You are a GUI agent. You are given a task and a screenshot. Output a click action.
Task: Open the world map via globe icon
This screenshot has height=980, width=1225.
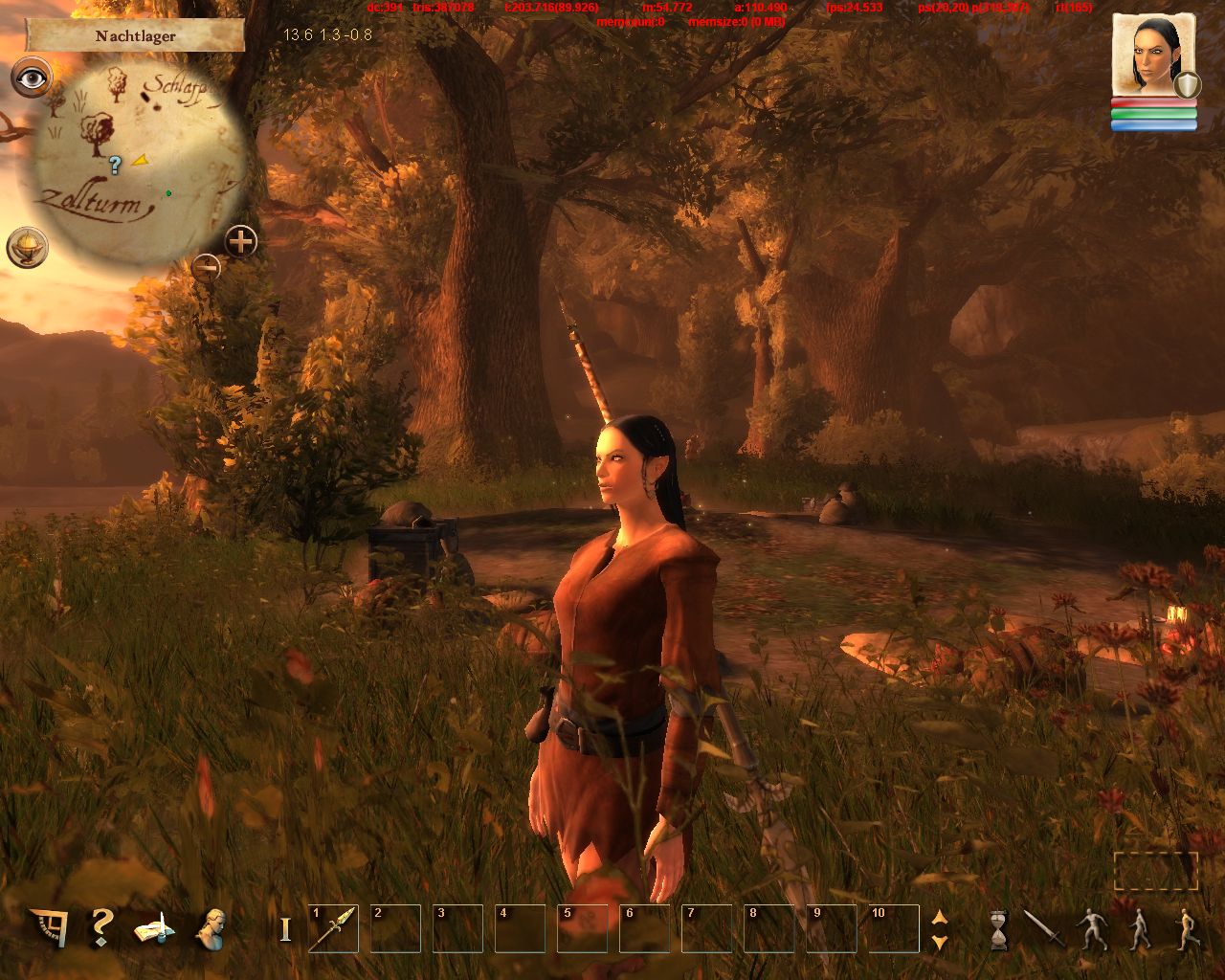click(27, 247)
